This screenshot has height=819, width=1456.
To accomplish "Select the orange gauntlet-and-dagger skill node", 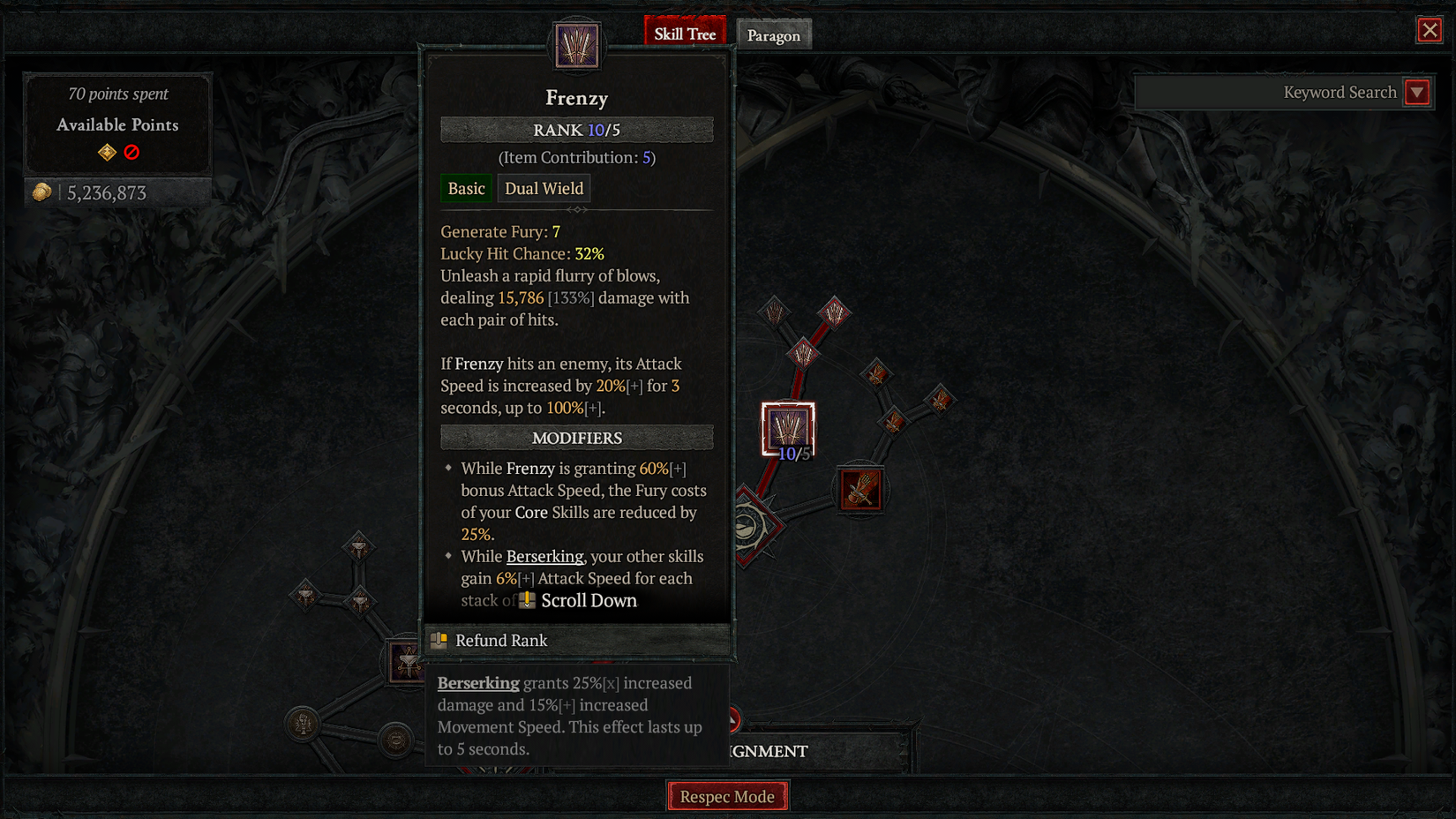I will click(861, 491).
